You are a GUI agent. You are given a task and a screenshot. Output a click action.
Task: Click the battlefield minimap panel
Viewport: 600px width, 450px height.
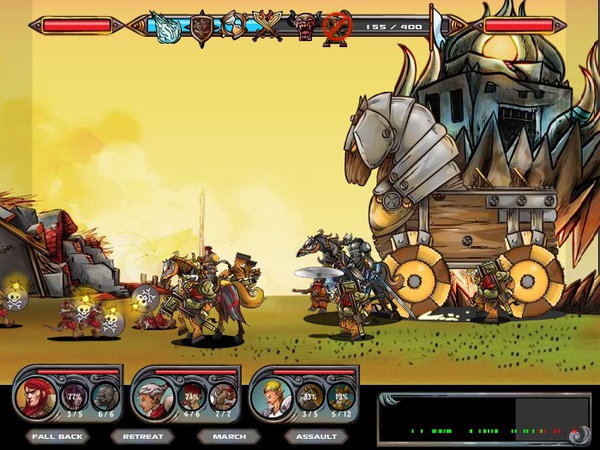(x=484, y=419)
